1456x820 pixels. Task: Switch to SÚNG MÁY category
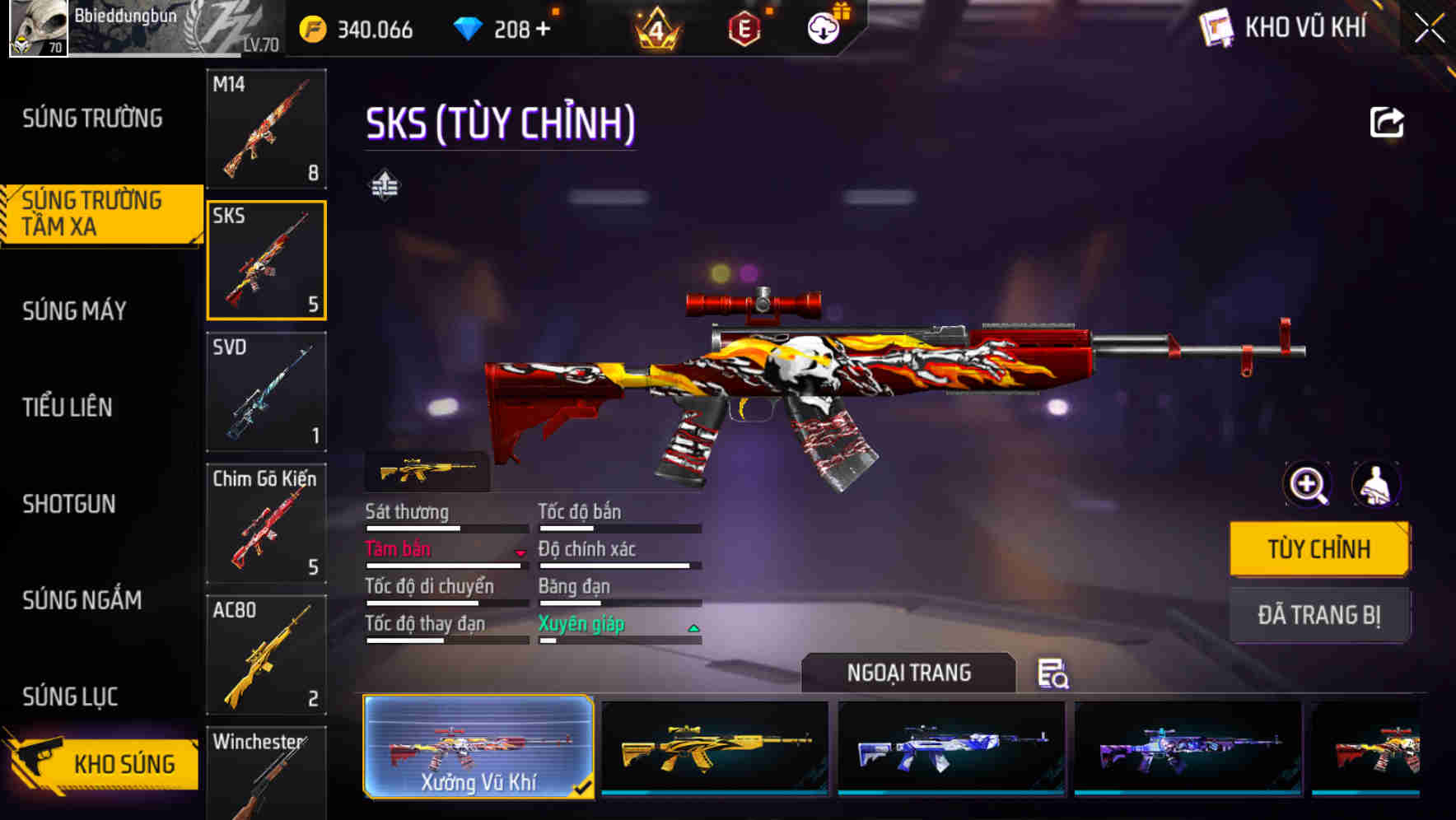[74, 310]
